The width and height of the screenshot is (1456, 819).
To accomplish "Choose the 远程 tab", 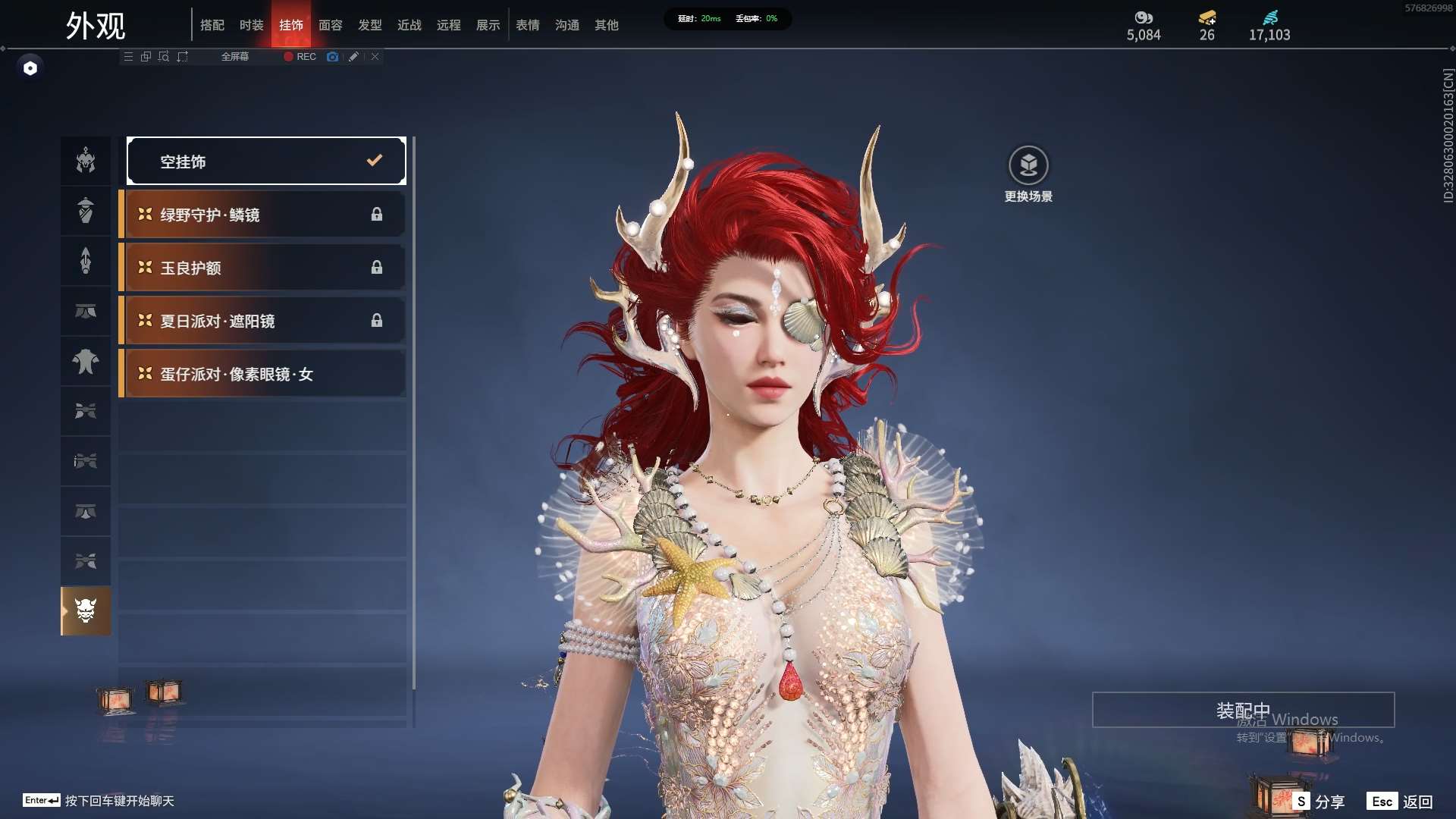I will click(449, 25).
